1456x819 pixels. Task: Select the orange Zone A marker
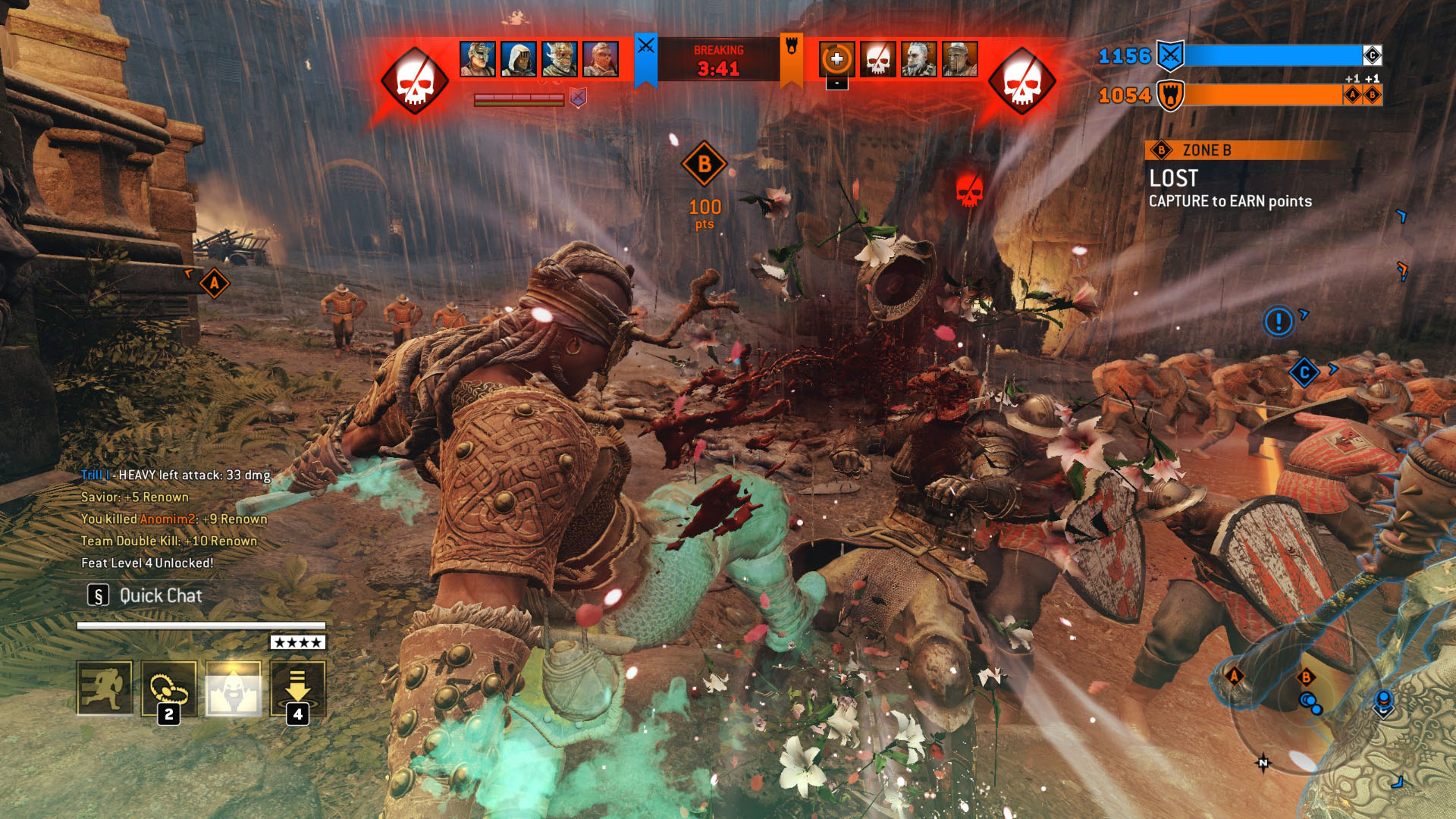click(215, 284)
